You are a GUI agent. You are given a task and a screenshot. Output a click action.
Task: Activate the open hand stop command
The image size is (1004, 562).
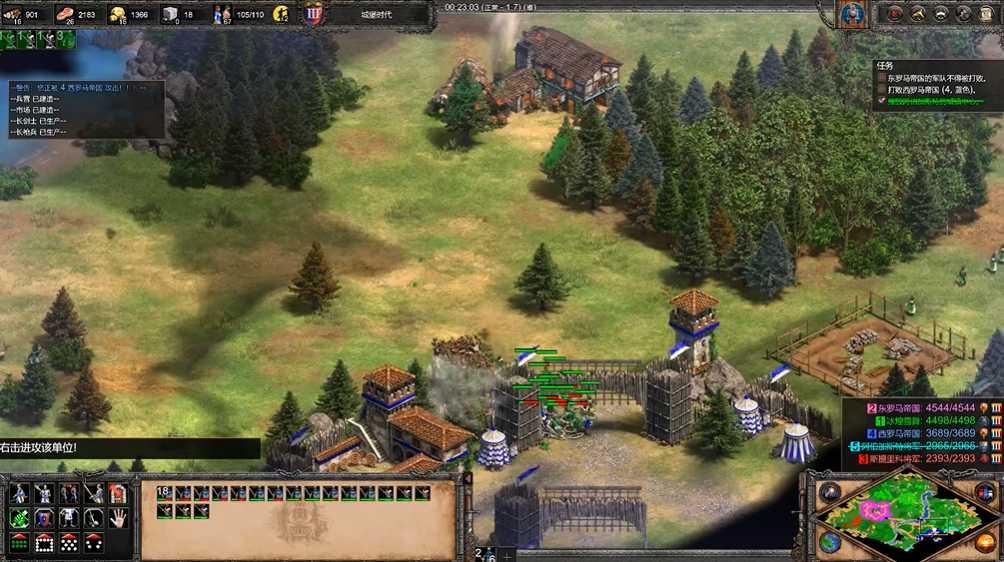(118, 517)
